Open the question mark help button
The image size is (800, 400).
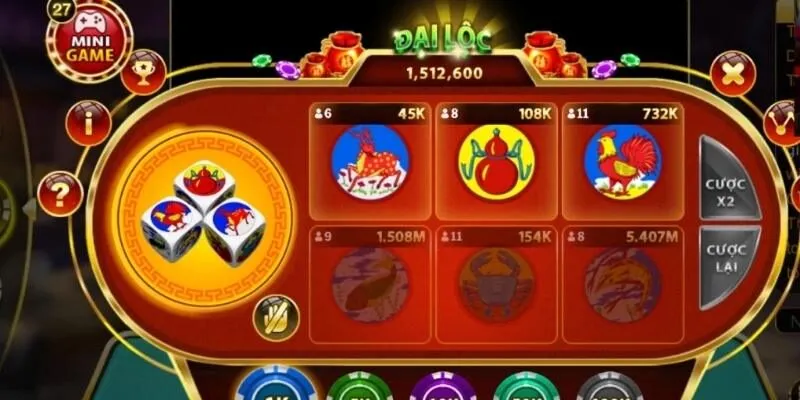pyautogui.click(x=59, y=193)
